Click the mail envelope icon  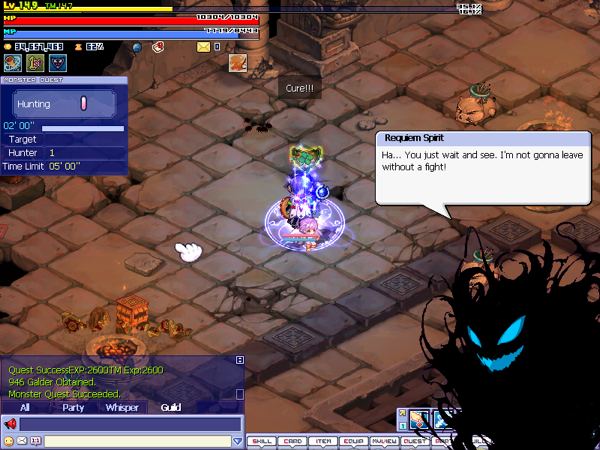click(x=204, y=46)
